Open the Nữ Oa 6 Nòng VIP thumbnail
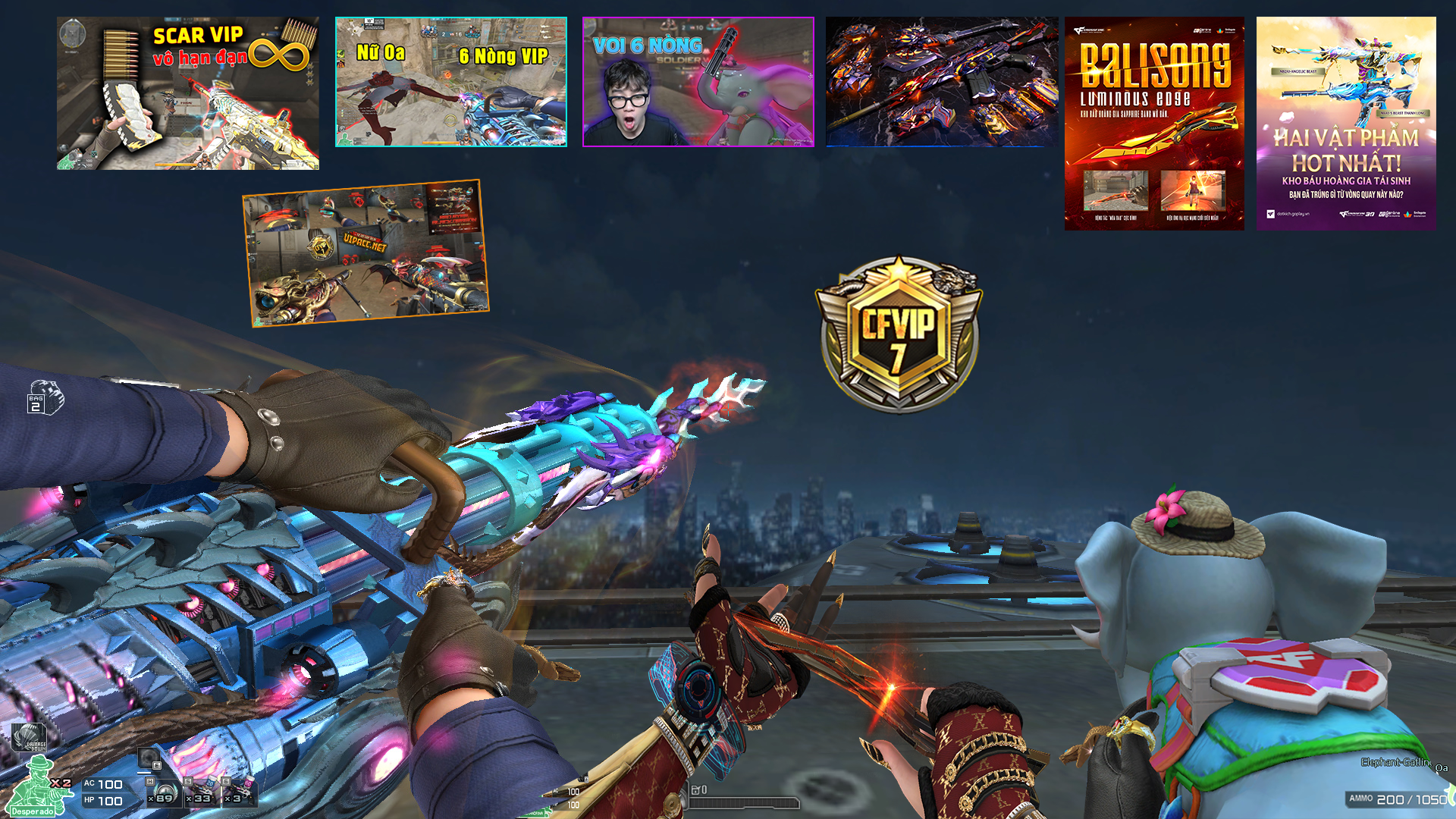 coord(450,82)
